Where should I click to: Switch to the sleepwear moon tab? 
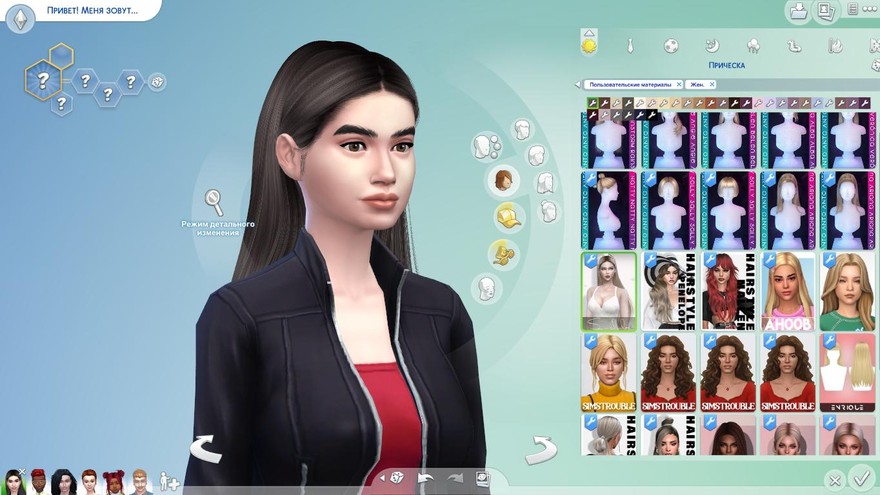[712, 45]
